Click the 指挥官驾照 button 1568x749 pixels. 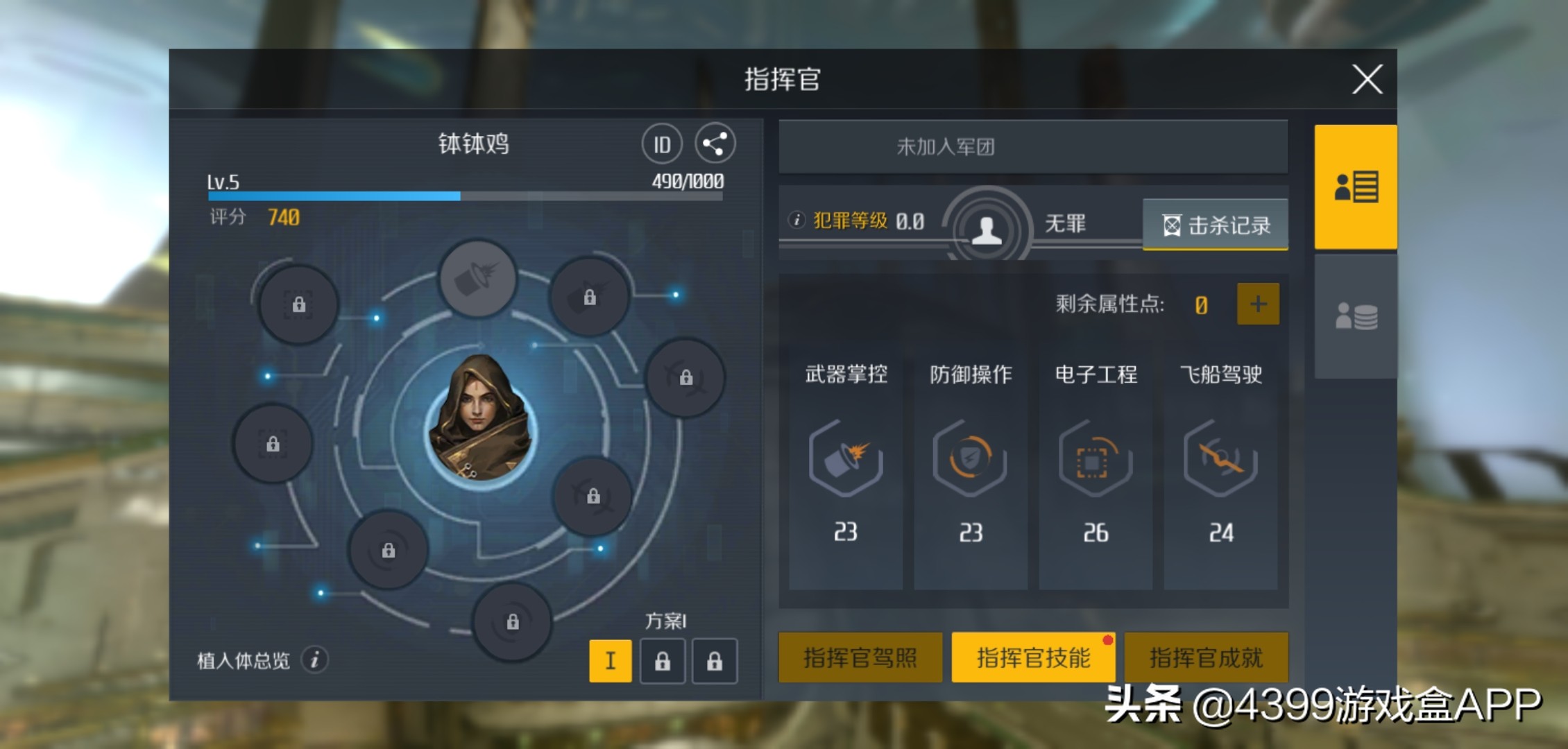click(x=860, y=657)
